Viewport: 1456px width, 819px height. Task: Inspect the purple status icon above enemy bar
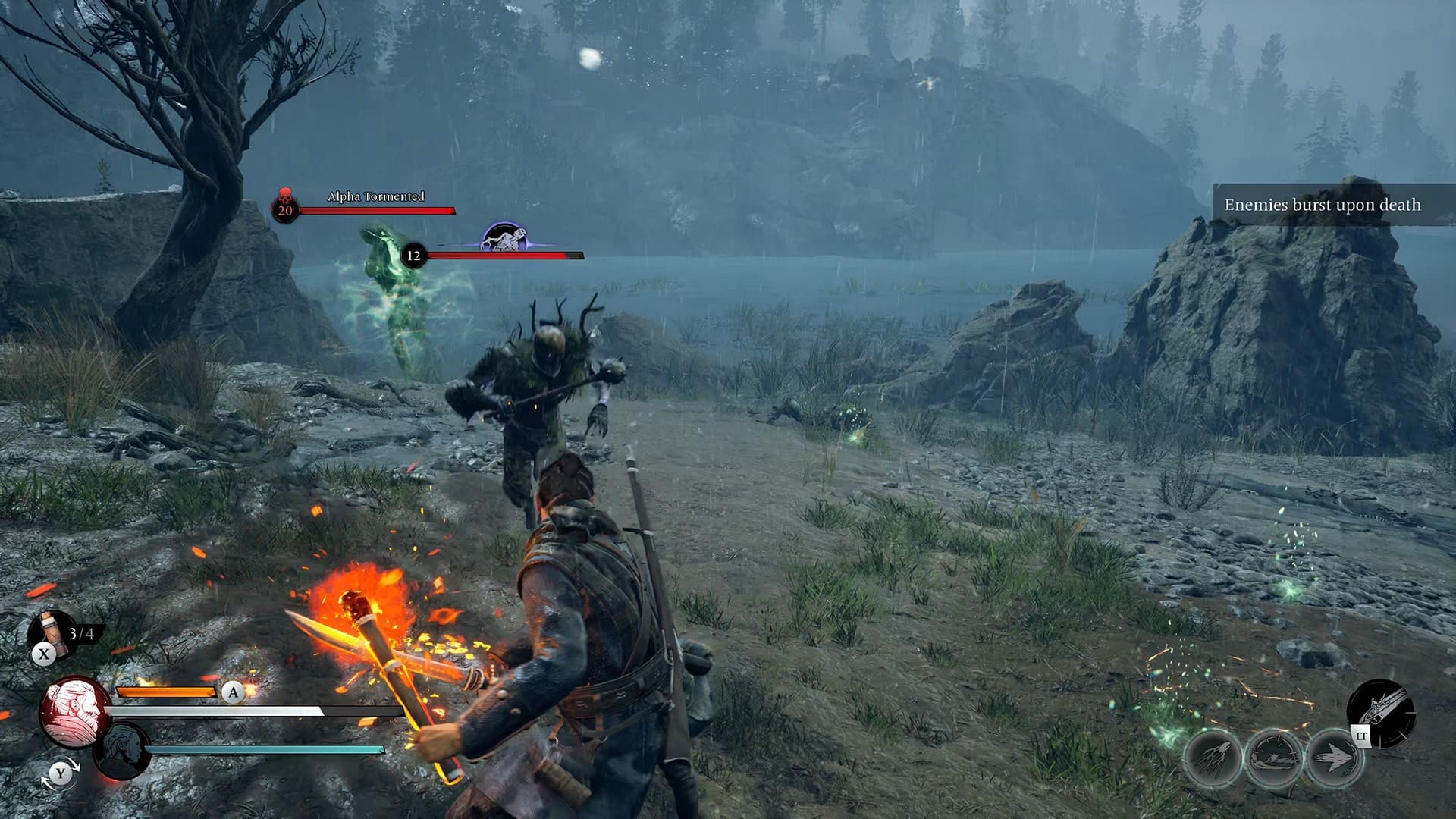tap(505, 237)
